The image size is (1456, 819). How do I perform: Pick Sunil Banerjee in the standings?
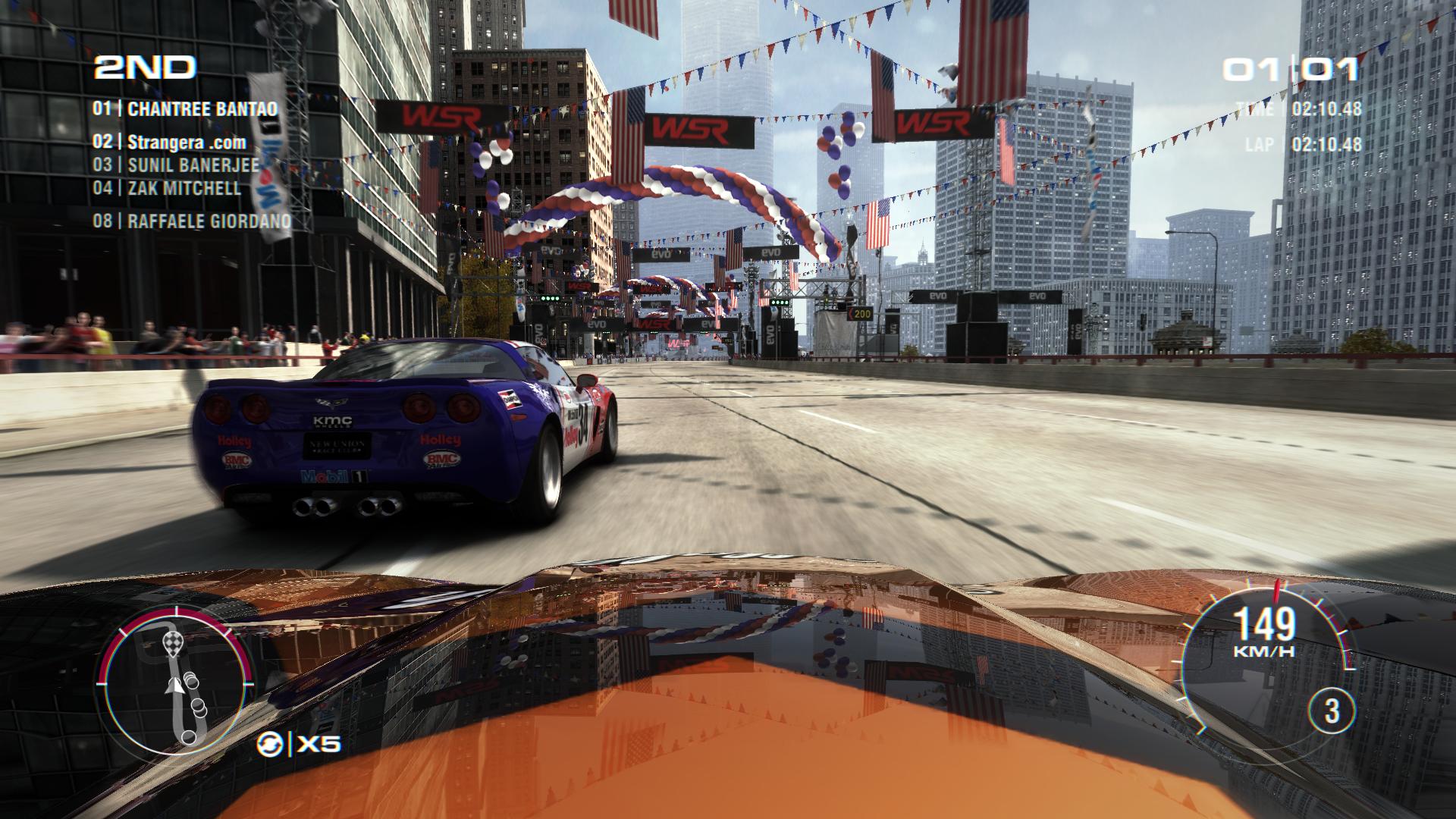176,165
